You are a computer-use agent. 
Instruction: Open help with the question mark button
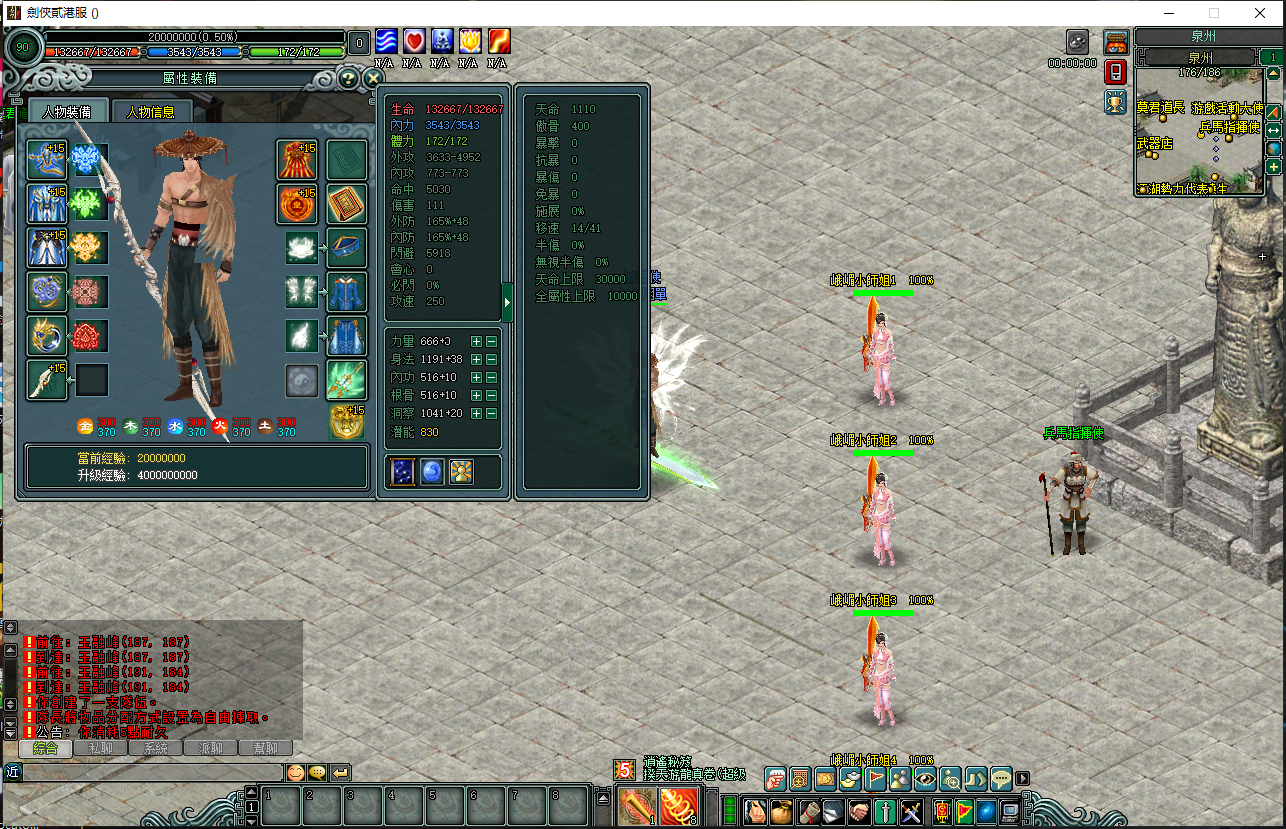(x=347, y=78)
